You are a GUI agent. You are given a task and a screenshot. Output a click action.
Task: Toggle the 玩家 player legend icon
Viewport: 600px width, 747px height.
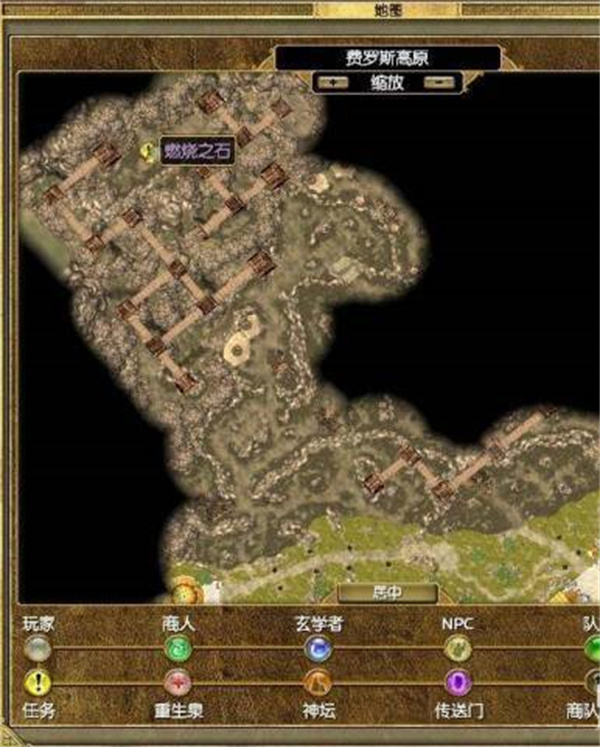(38, 649)
